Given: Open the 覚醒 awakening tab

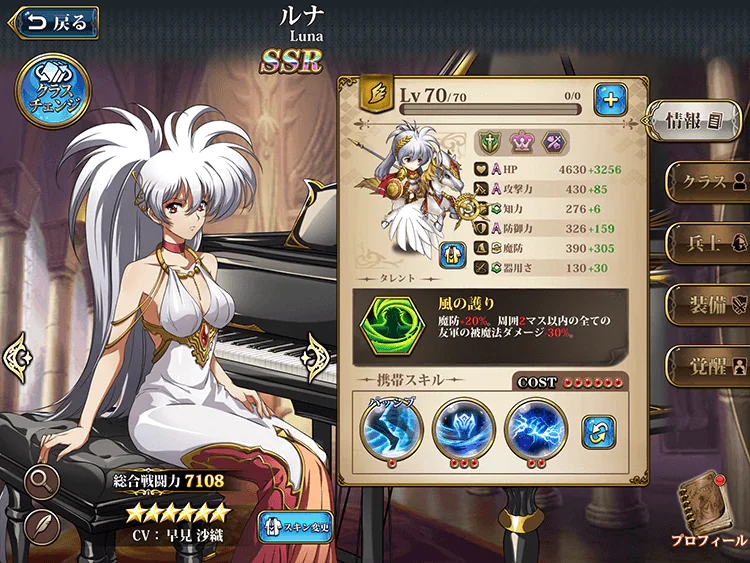Looking at the screenshot, I should click(x=710, y=359).
